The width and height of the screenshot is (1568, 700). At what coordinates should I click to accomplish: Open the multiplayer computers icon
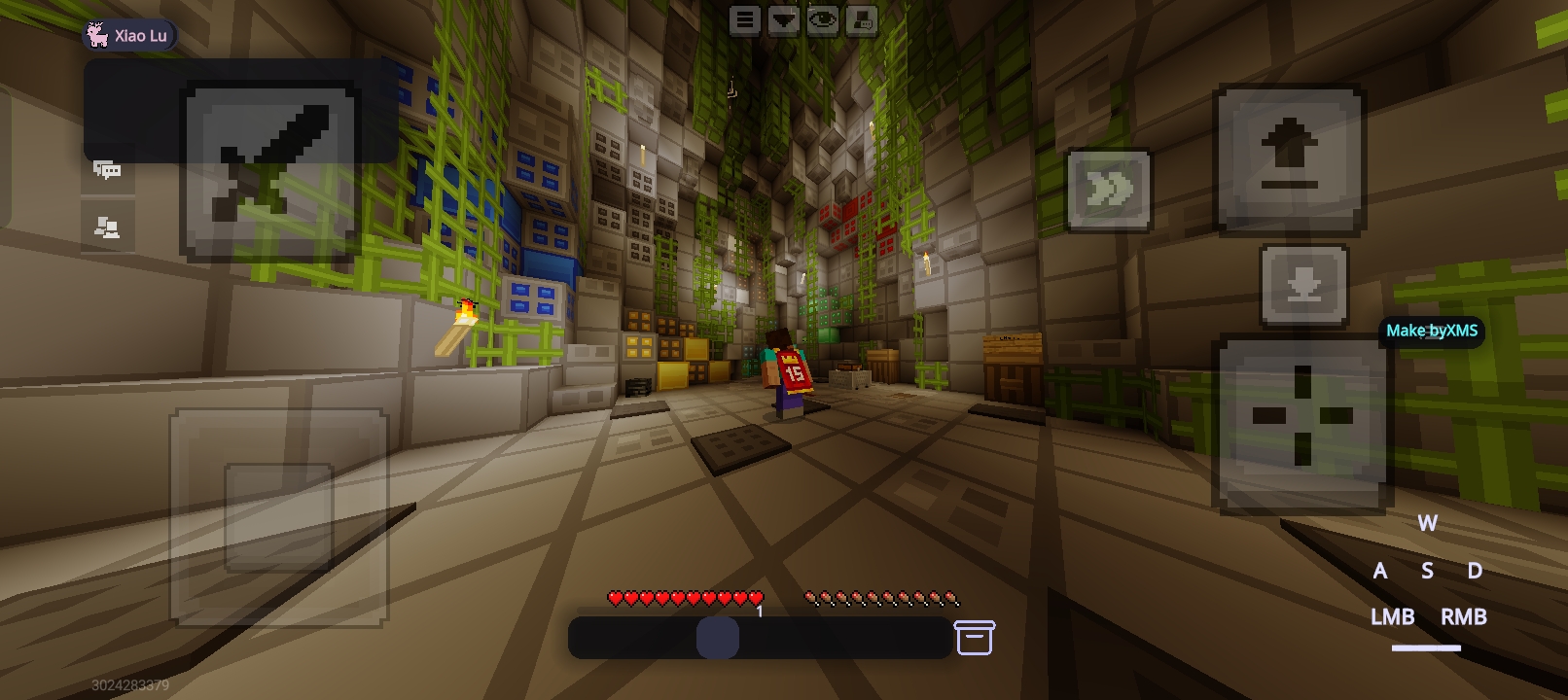pyautogui.click(x=107, y=227)
